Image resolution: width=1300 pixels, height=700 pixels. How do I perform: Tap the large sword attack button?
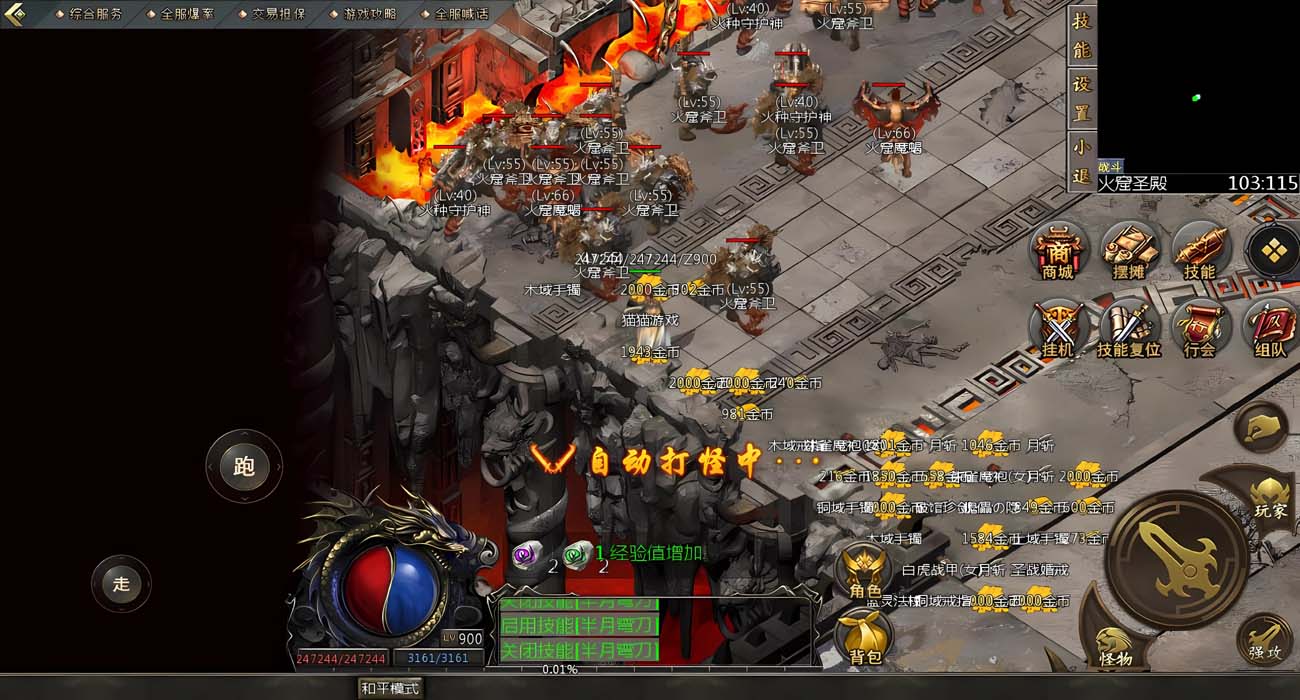[1177, 560]
